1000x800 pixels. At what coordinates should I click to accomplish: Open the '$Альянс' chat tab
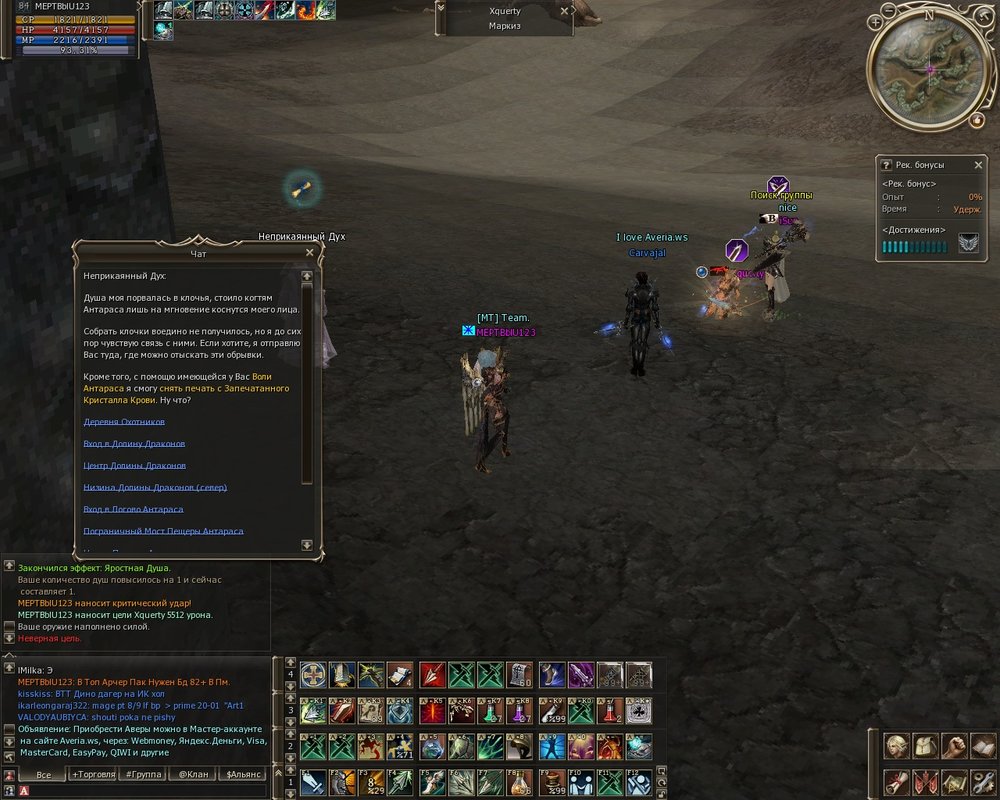pos(243,774)
